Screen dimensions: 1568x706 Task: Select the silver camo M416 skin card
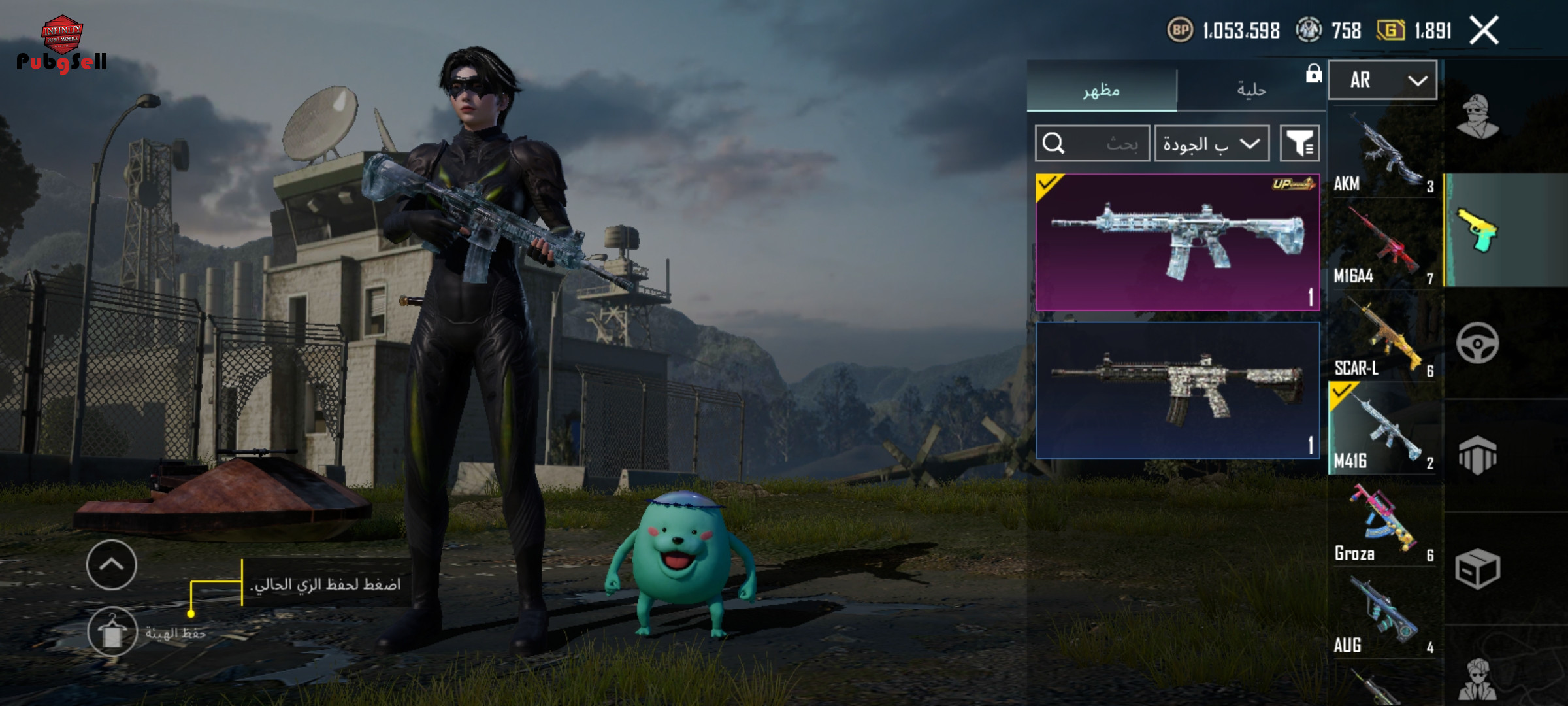point(1177,390)
